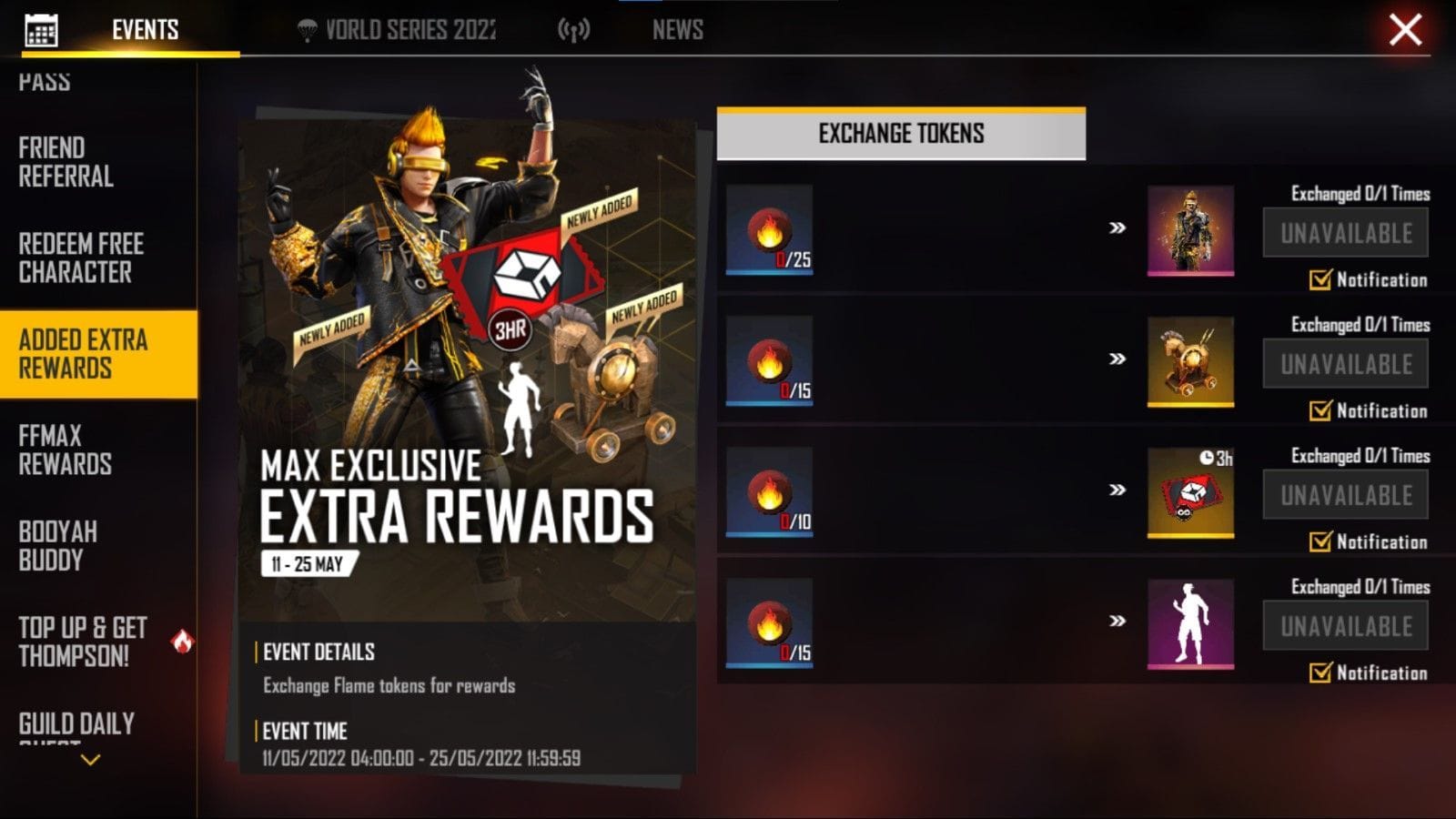Click the 3h timed crate reward icon
The width and height of the screenshot is (1456, 819).
coord(1189,495)
